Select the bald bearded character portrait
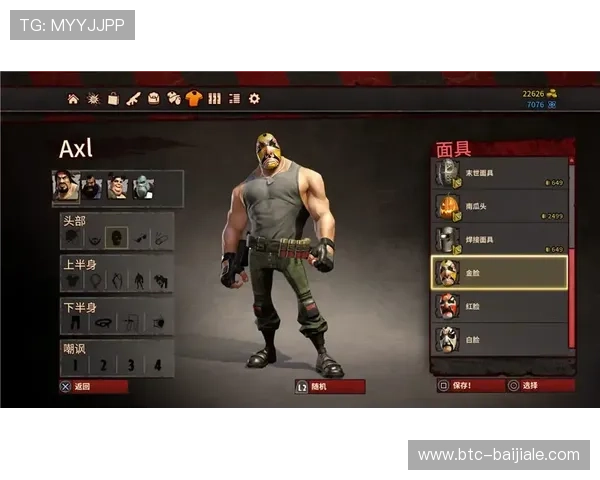The width and height of the screenshot is (600, 480). pyautogui.click(x=92, y=187)
